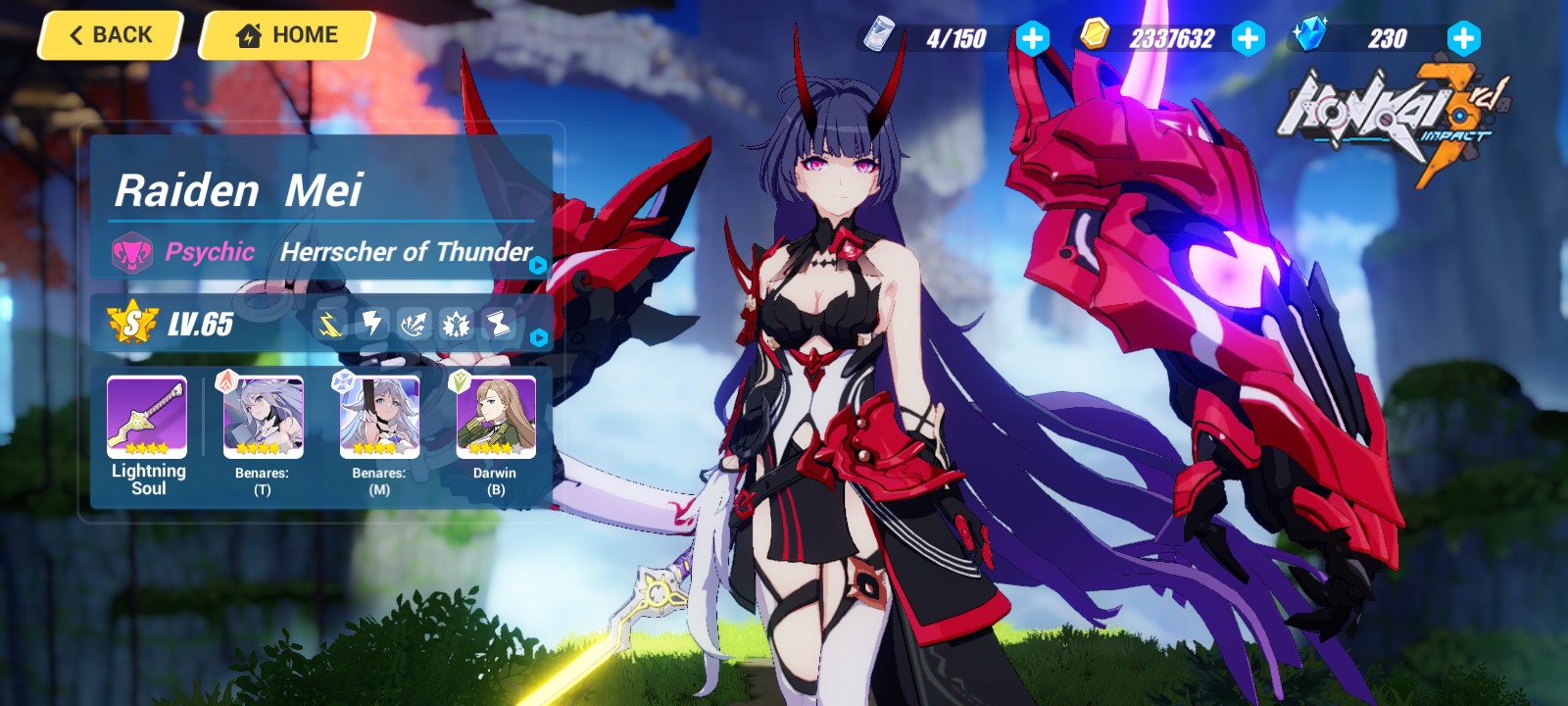Click the pink Psychic type icon
The image size is (1568, 706).
133,252
